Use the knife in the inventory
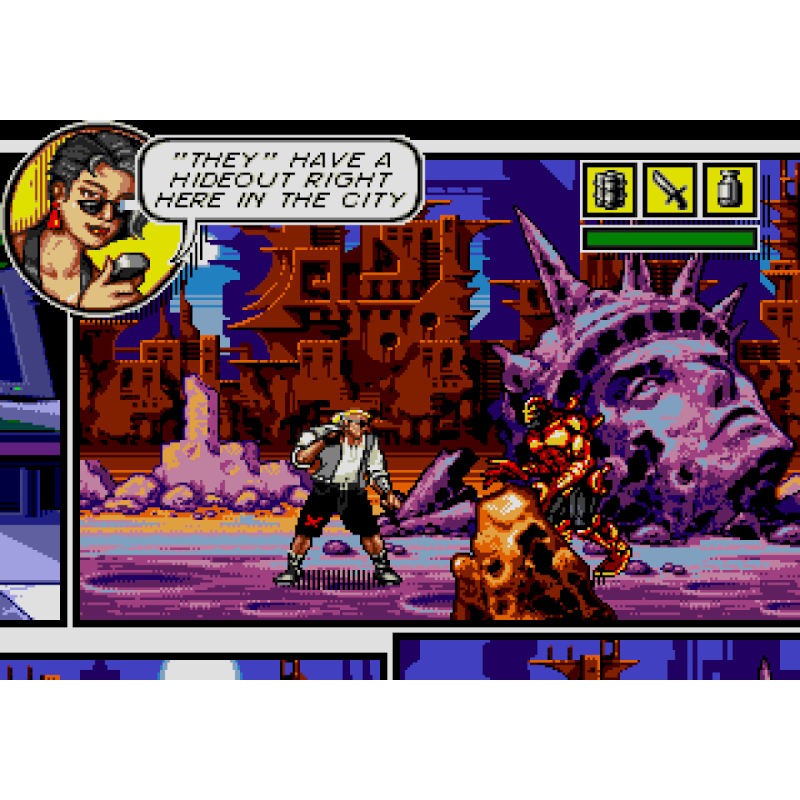The image size is (800, 800). pos(669,190)
